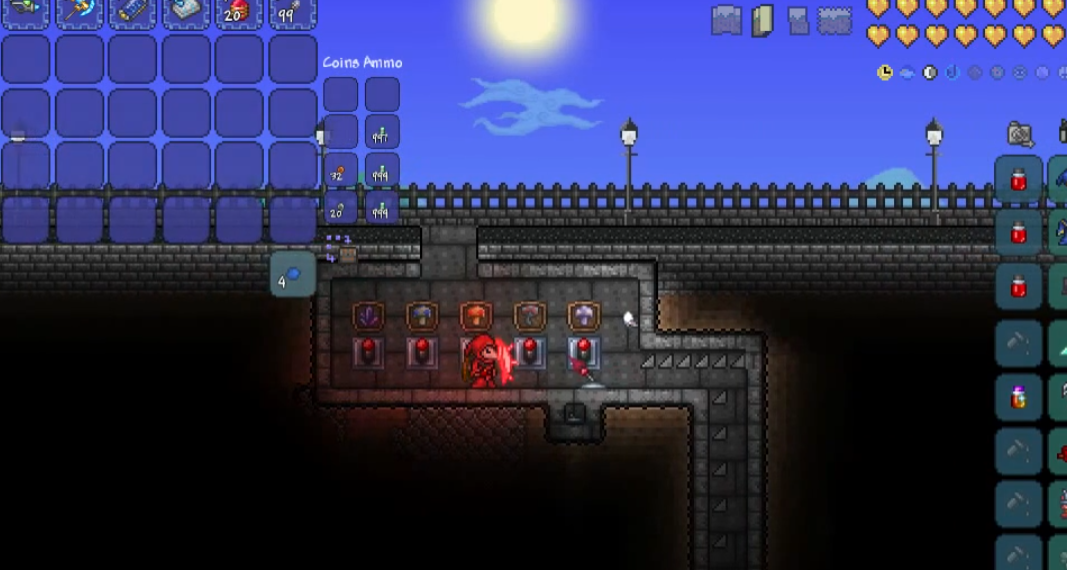Pick up the coin stack of 20

340,208
